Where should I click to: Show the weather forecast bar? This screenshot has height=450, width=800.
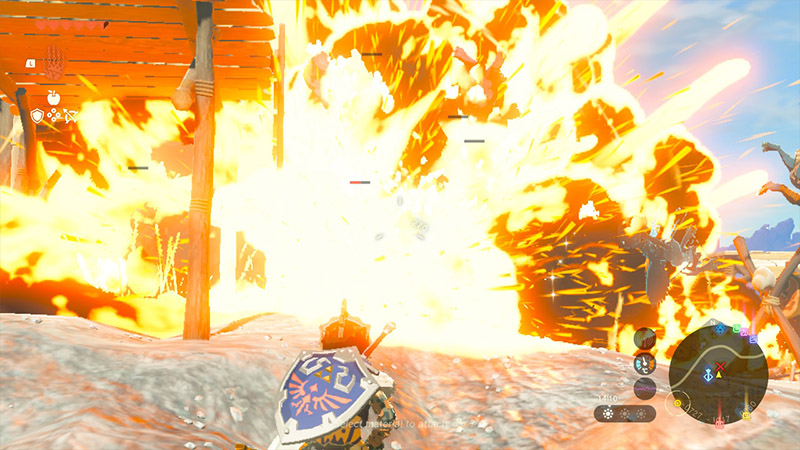[625, 412]
